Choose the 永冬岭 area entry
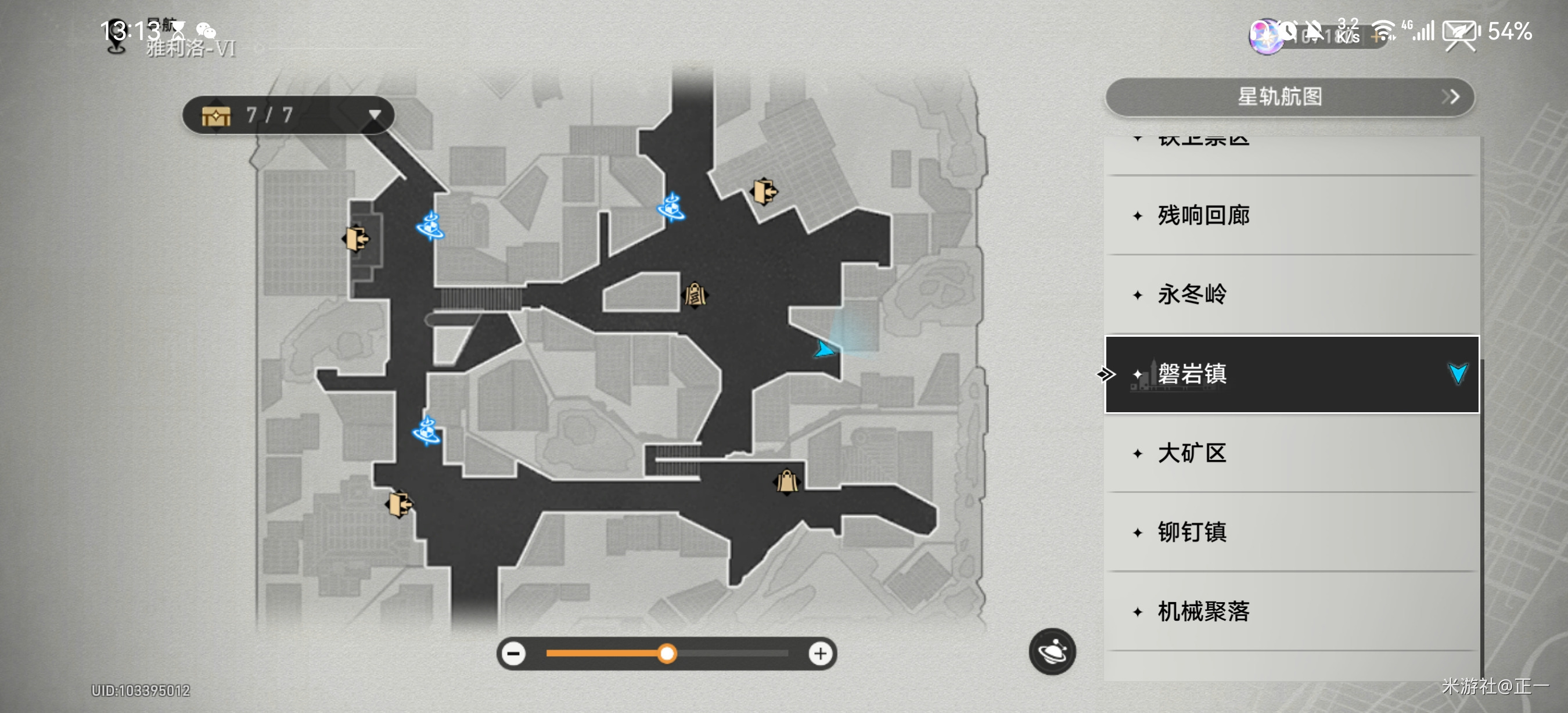Screen dimensions: 1568x713 coord(1290,294)
